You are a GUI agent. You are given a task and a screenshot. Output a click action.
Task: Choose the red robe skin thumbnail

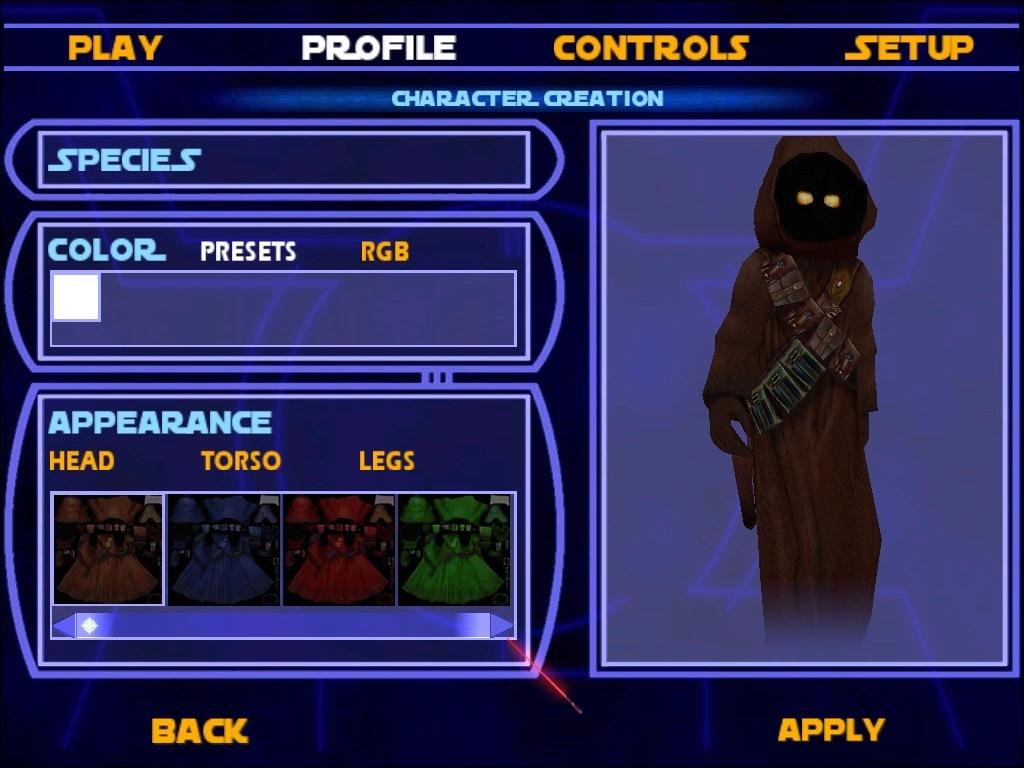coord(340,549)
